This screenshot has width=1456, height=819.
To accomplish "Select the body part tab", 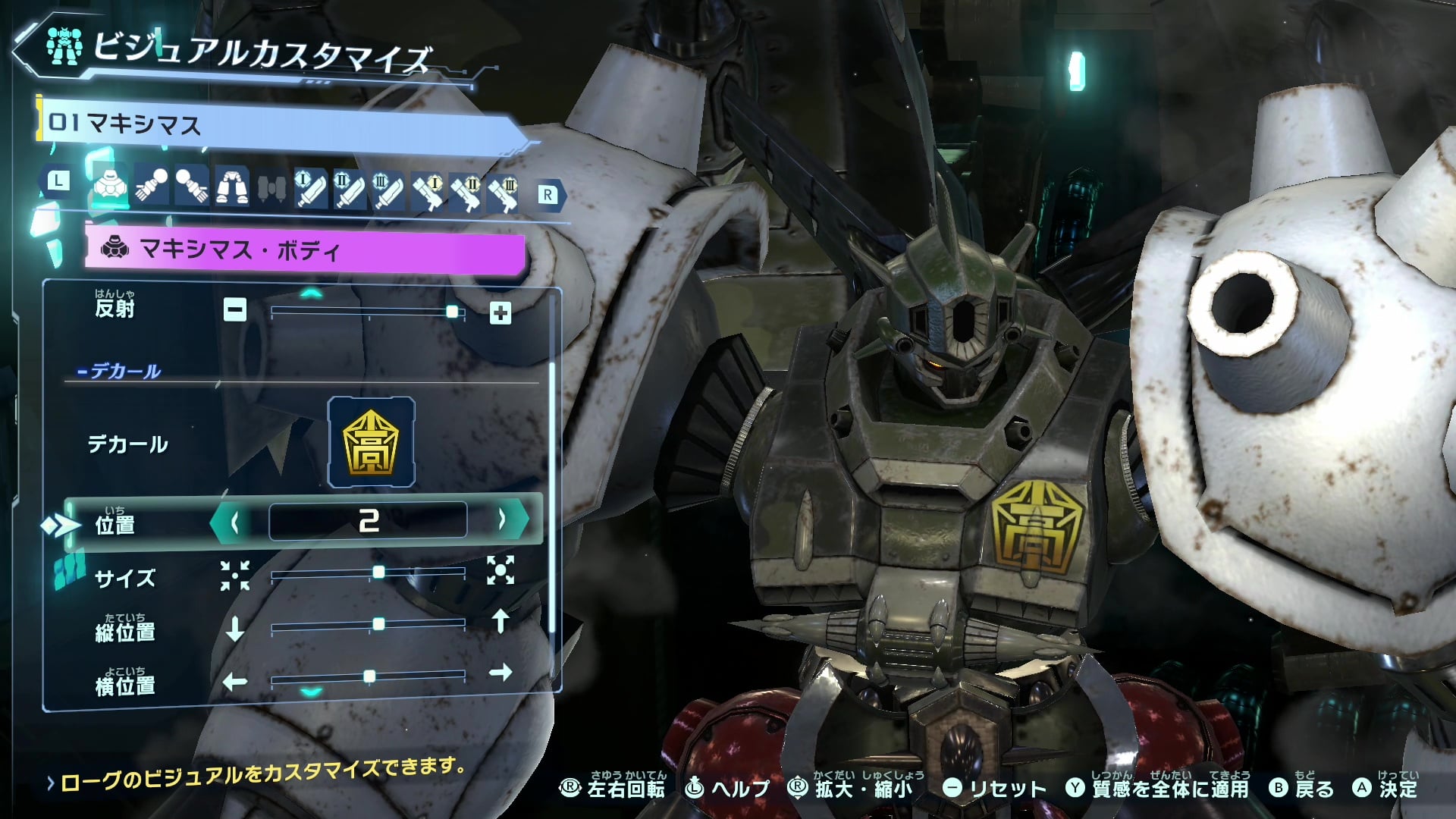I will (111, 186).
